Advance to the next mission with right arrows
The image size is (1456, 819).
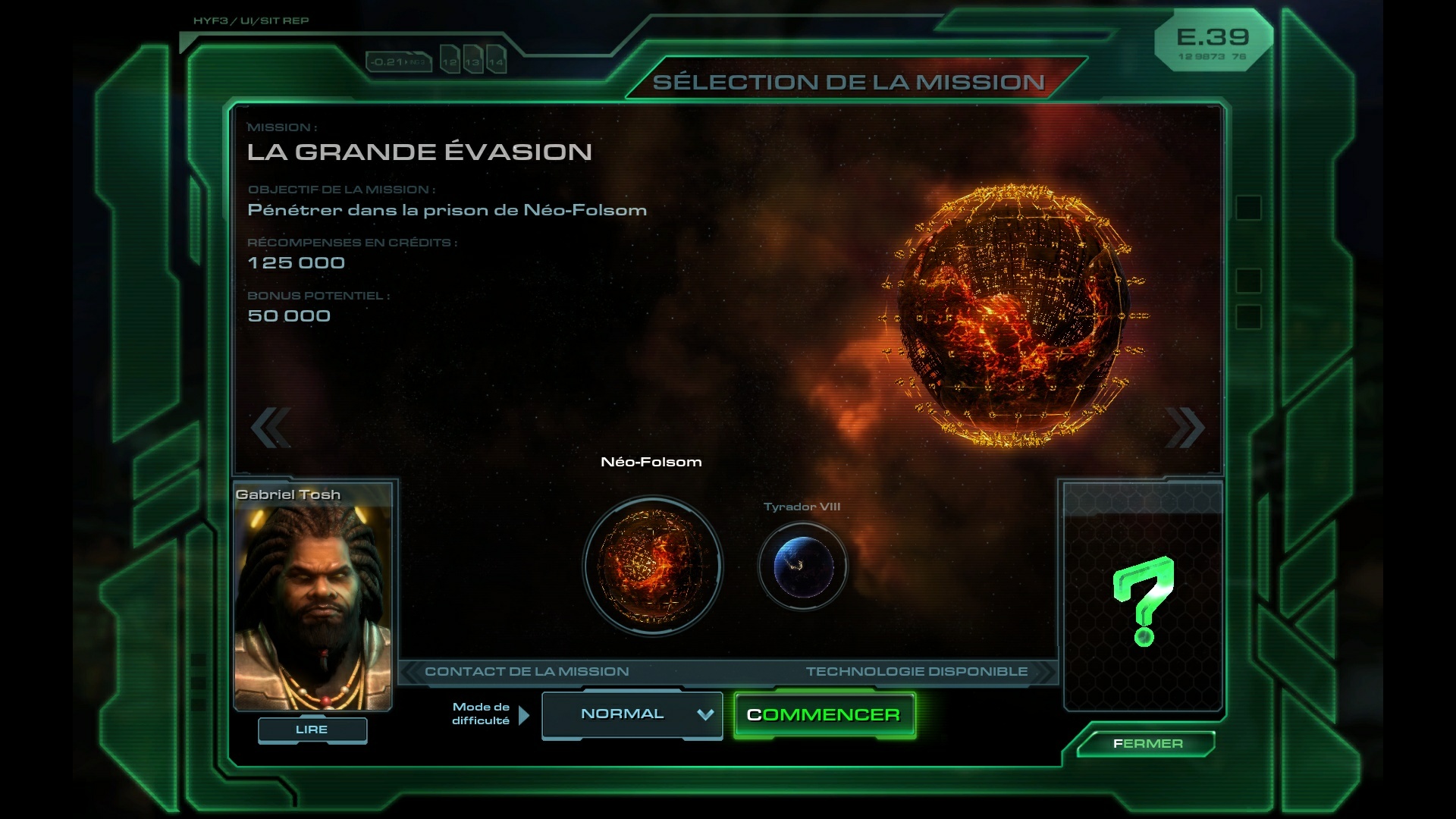pos(1185,427)
